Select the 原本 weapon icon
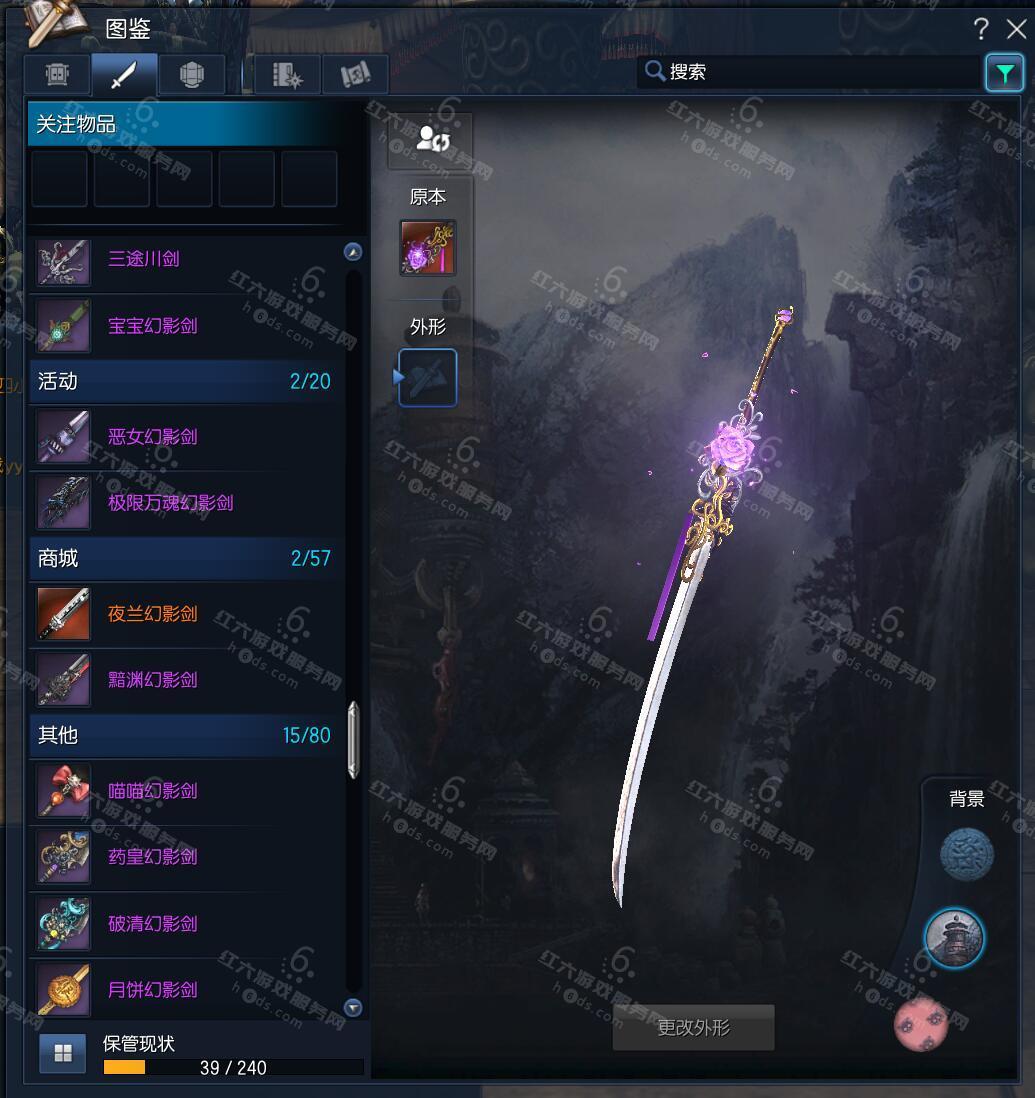 click(x=428, y=248)
